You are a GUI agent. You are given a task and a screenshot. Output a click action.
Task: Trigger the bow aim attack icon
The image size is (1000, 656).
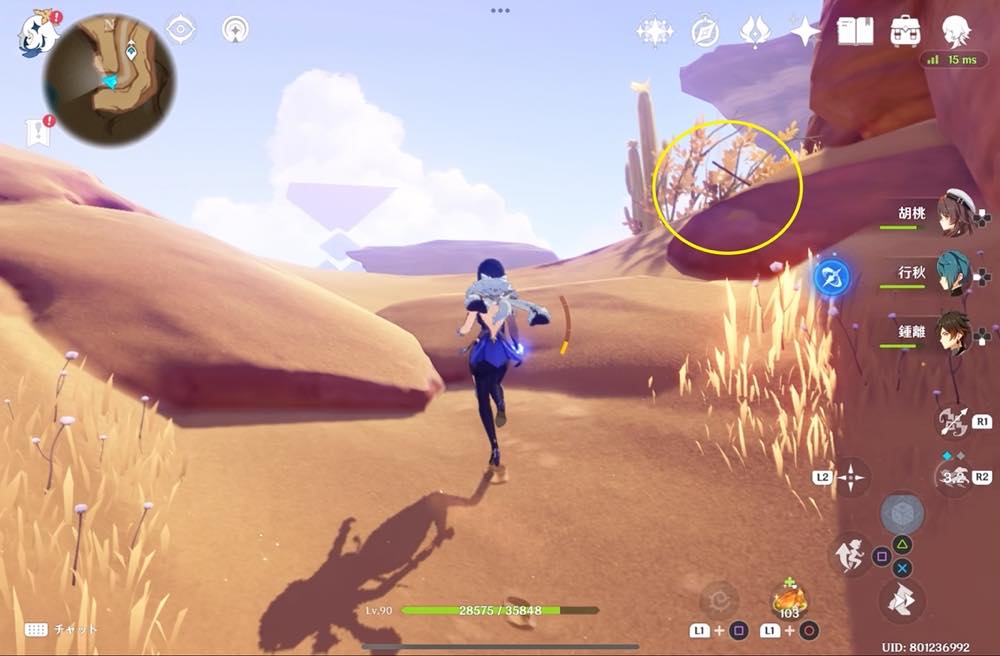coord(953,420)
